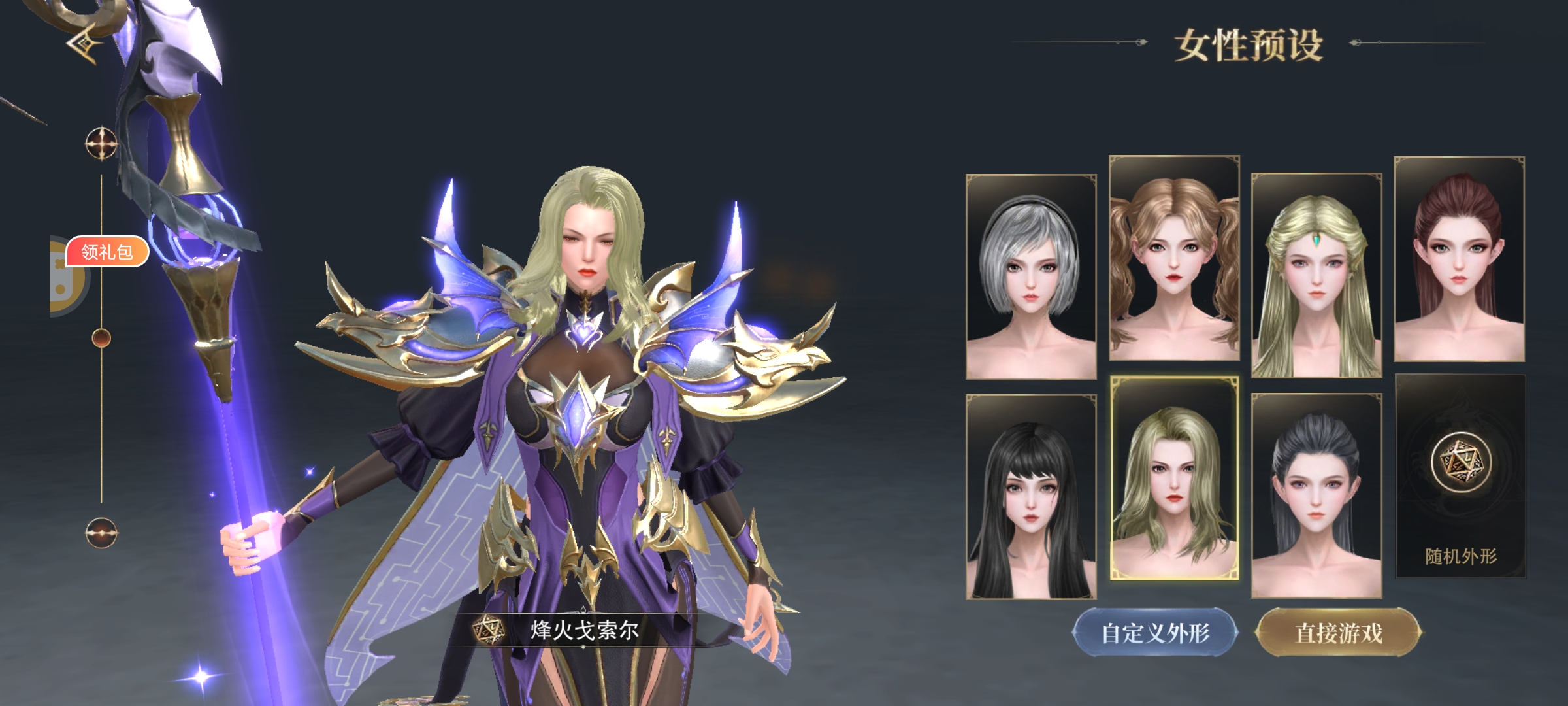Pick the blonde preset with green forehead gem
The height and width of the screenshot is (706, 1568).
pyautogui.click(x=1316, y=275)
